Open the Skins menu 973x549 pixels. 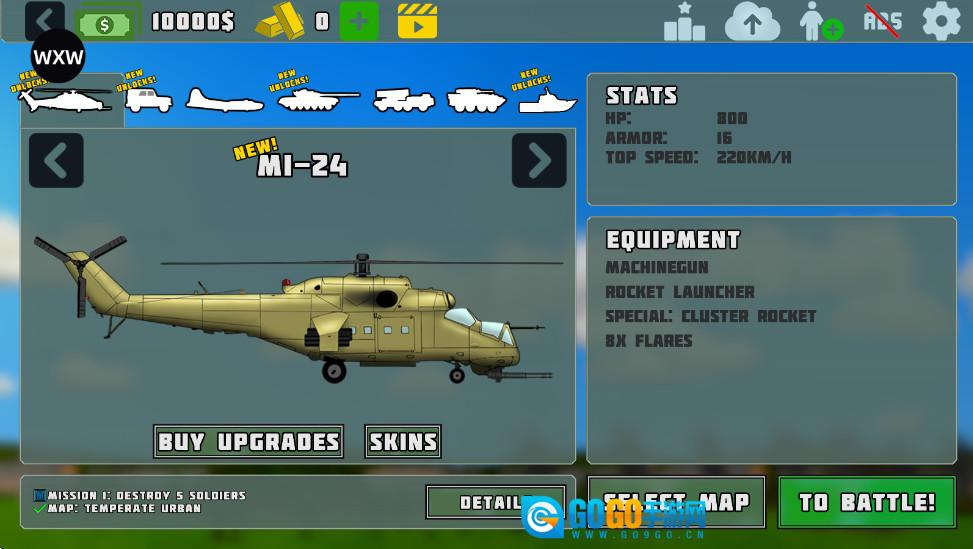pos(403,441)
